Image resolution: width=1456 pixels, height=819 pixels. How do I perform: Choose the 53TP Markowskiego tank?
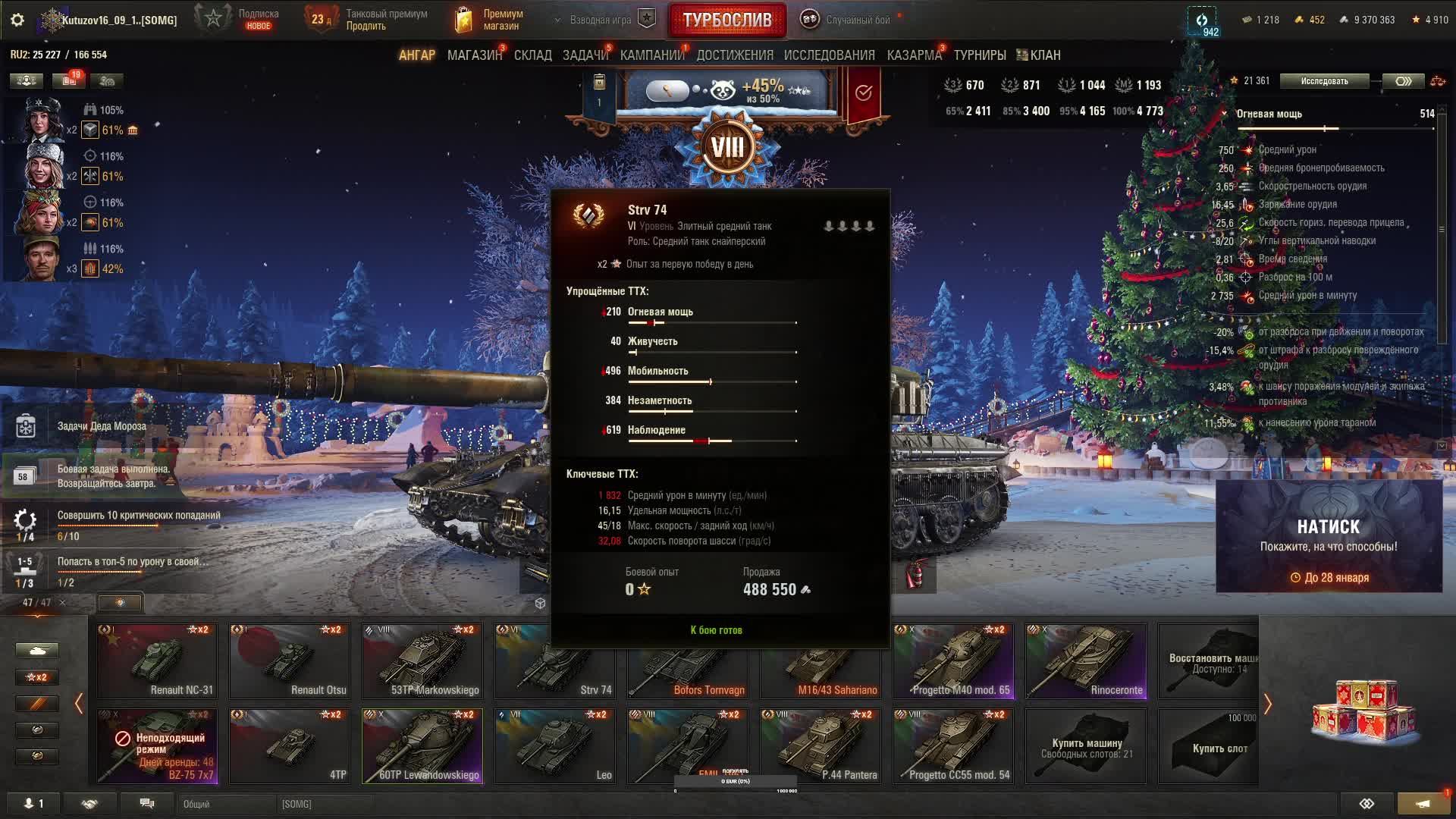(x=422, y=661)
